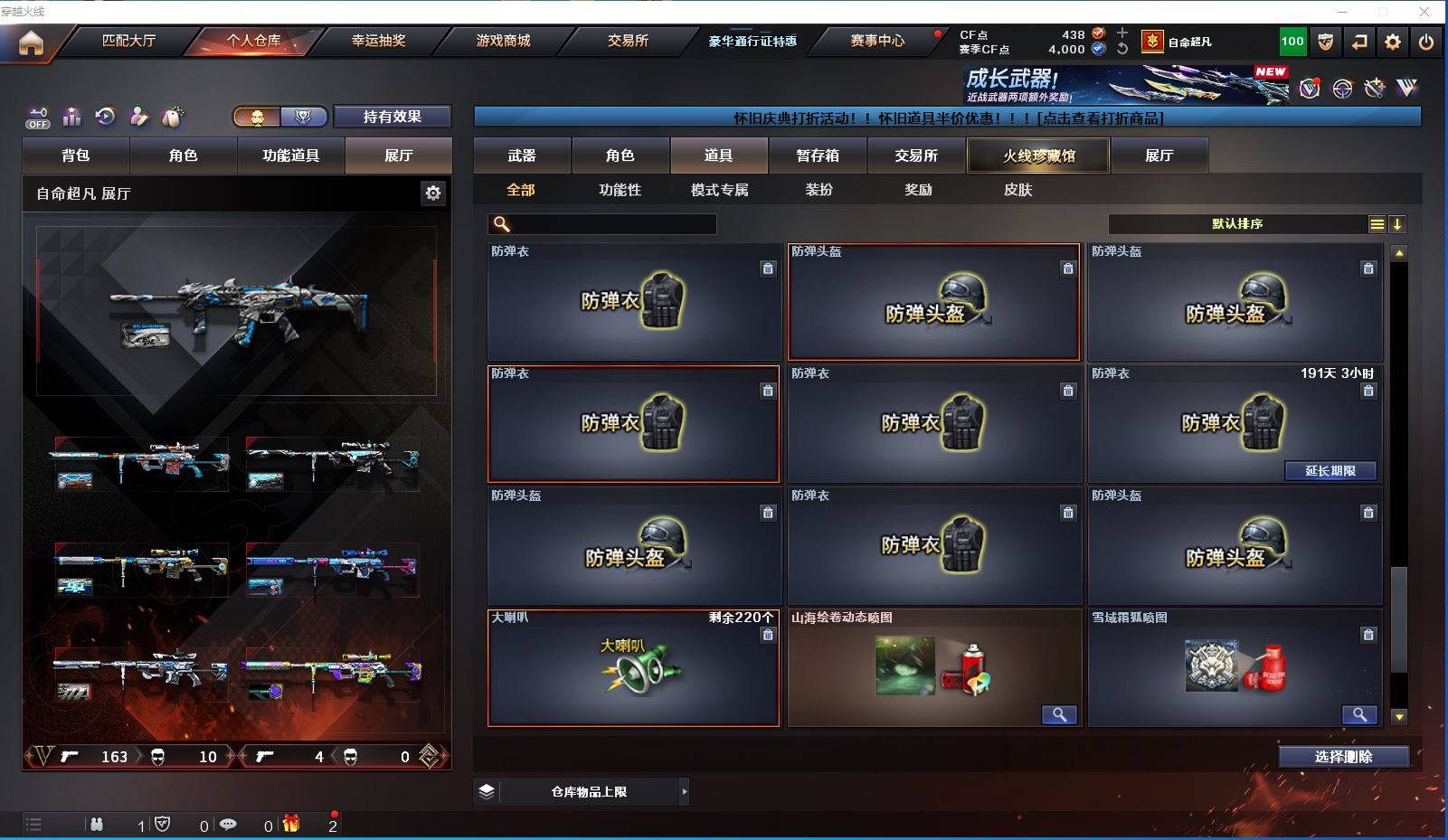1448x840 pixels.
Task: Select the 大喇叭 megaphone item
Action: coord(633,668)
